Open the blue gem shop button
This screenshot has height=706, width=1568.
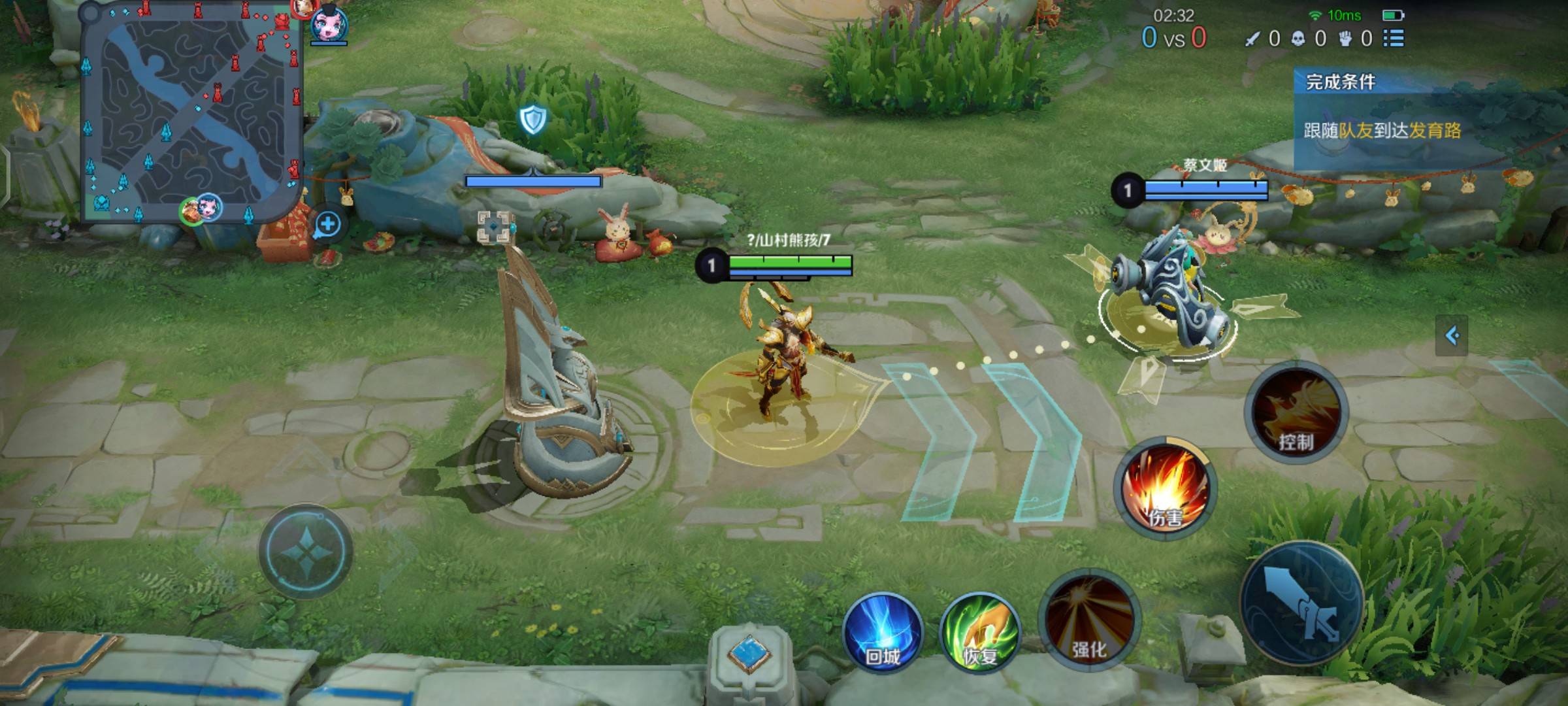pyautogui.click(x=749, y=654)
